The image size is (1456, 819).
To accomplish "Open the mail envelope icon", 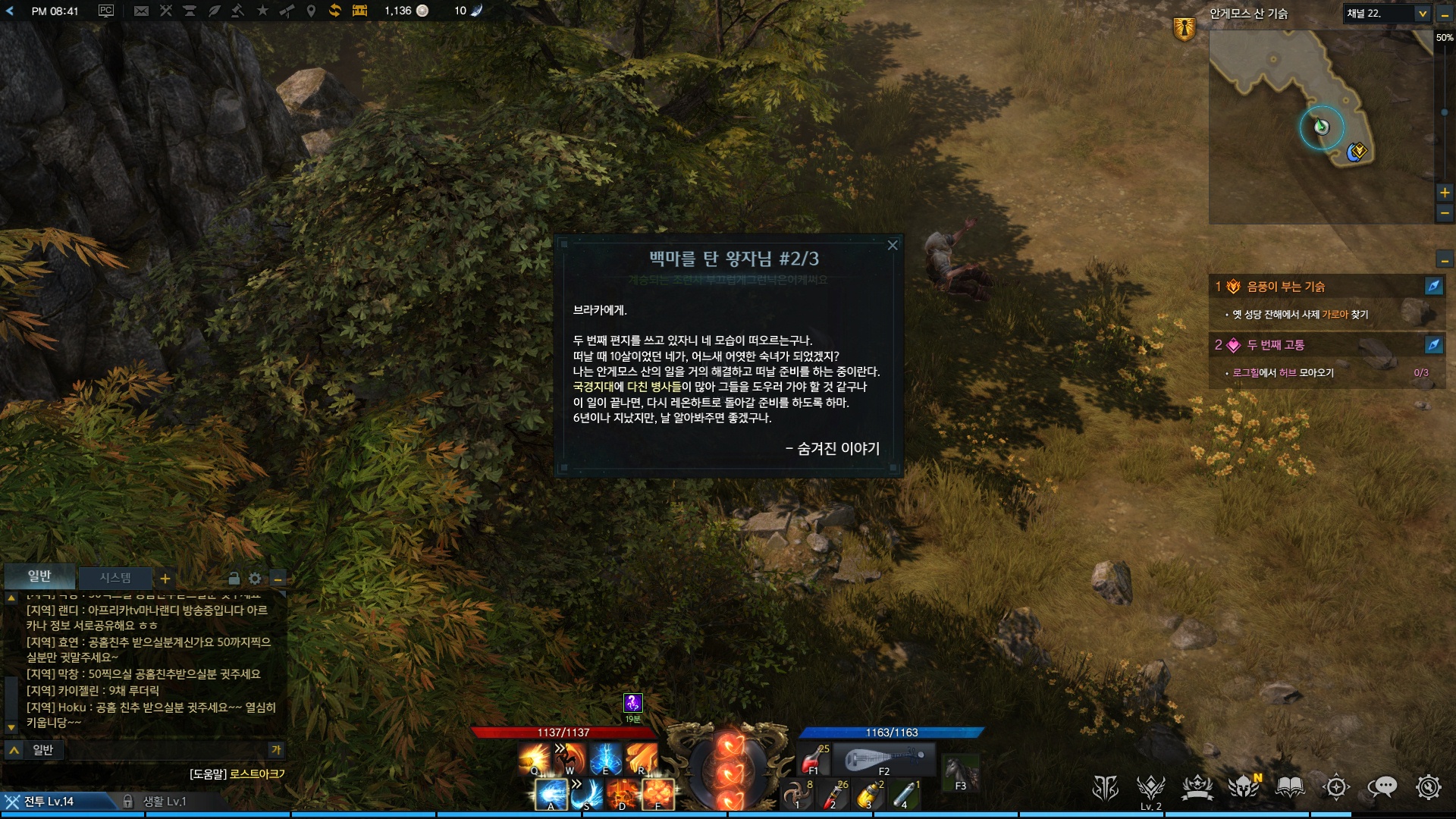I will [x=141, y=11].
